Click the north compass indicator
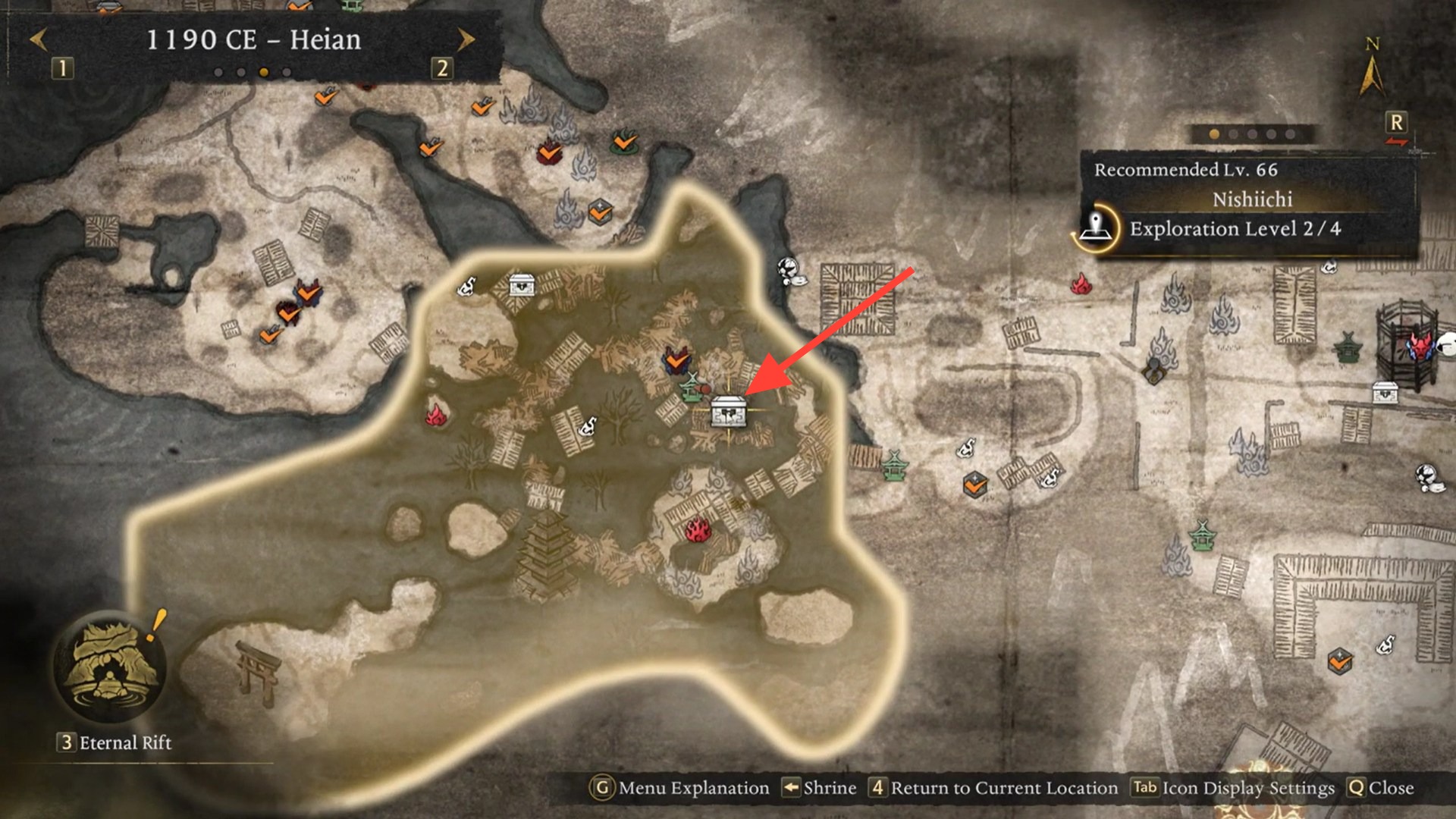 pyautogui.click(x=1371, y=70)
